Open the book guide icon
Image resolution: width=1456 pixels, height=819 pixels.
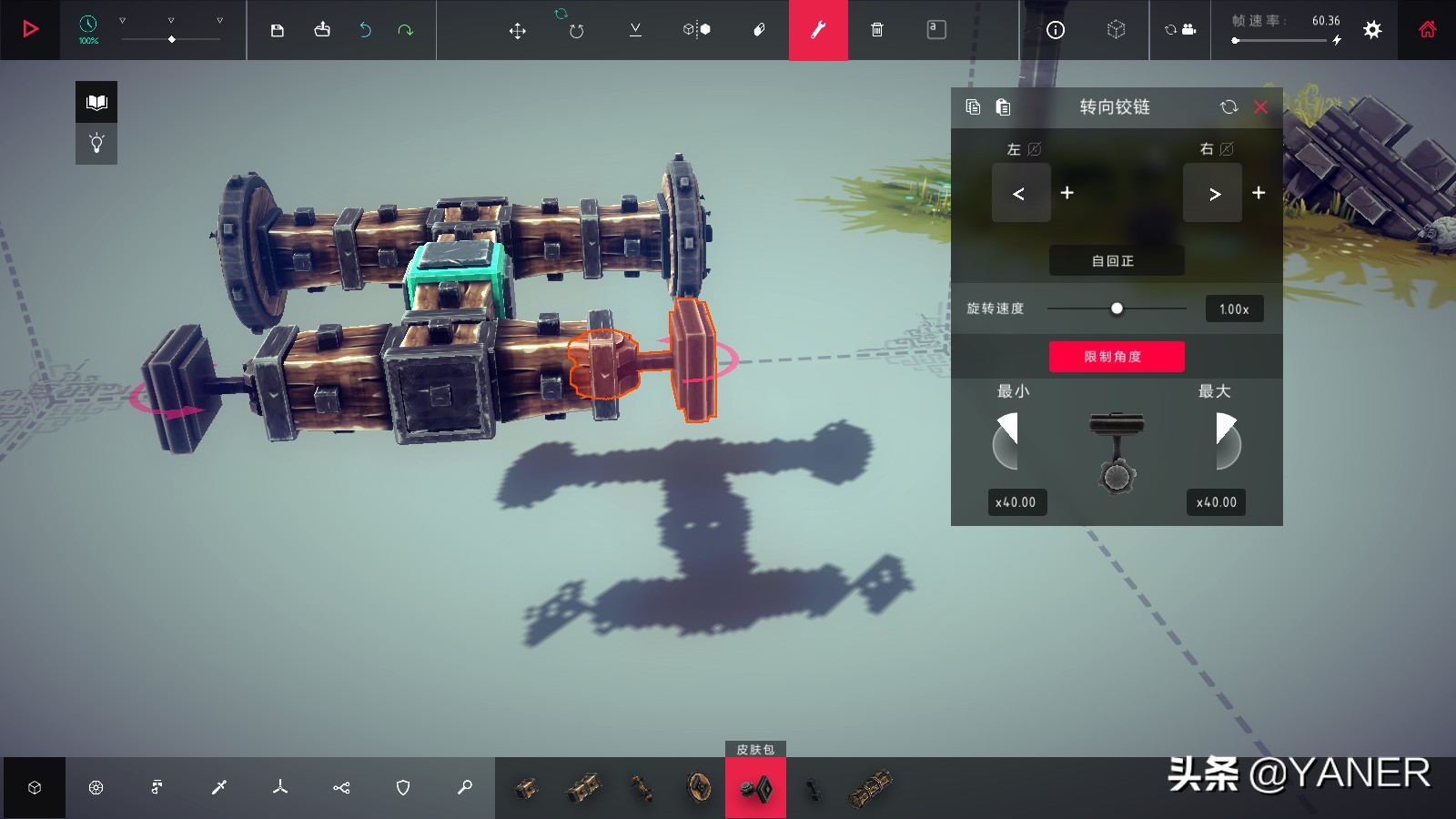click(x=96, y=102)
